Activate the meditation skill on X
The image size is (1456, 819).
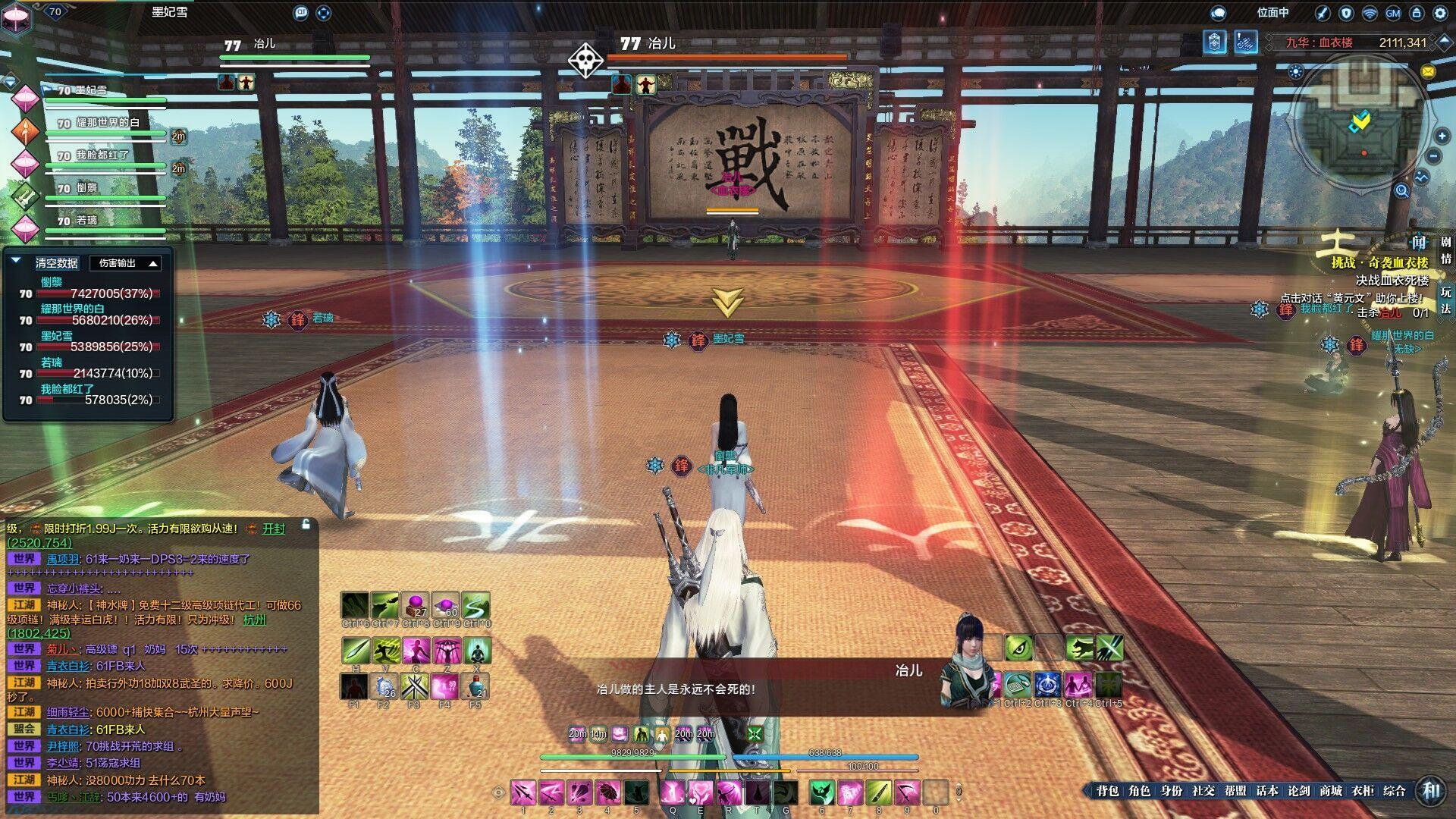(x=476, y=651)
